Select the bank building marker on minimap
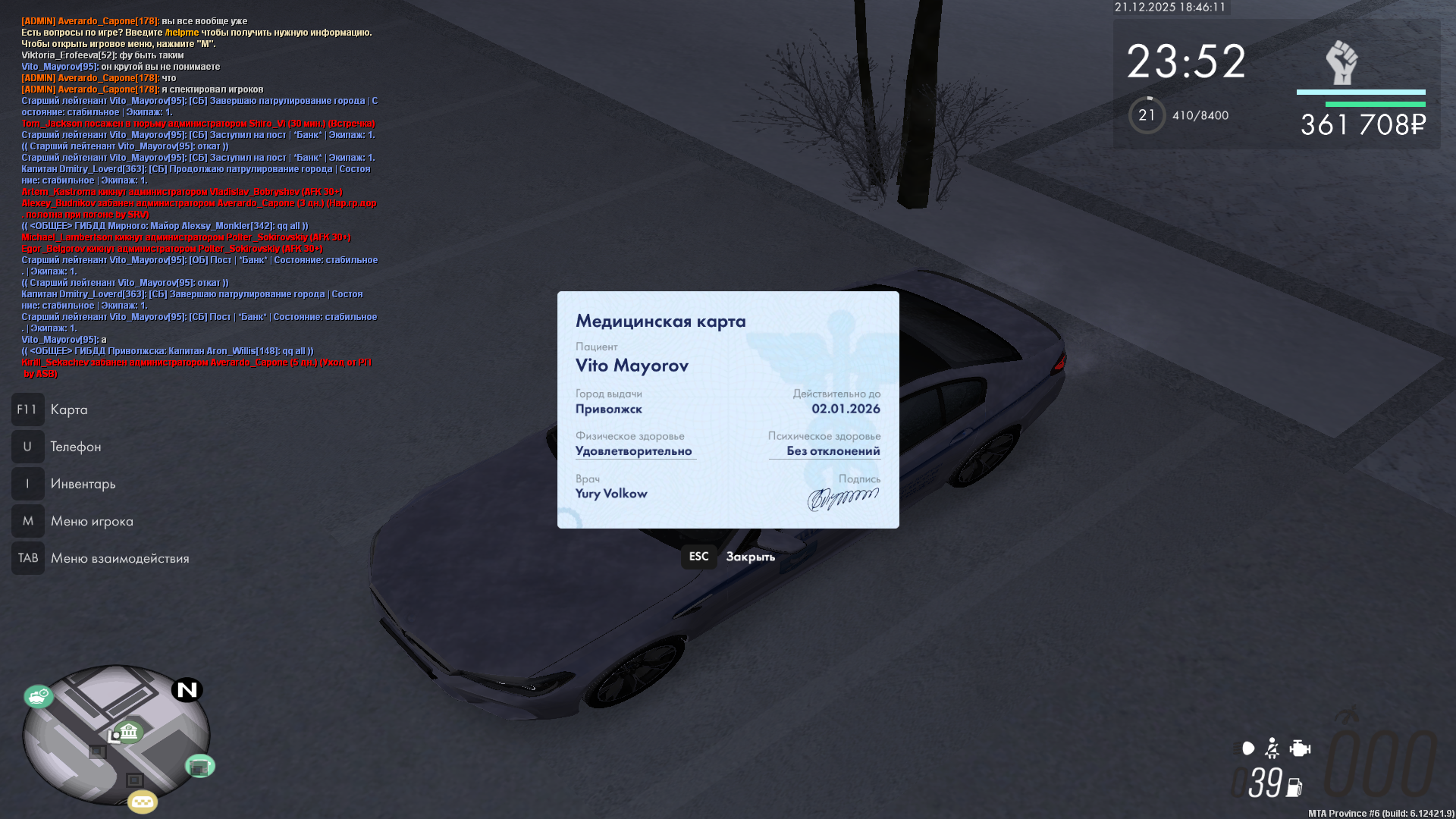 [x=129, y=732]
